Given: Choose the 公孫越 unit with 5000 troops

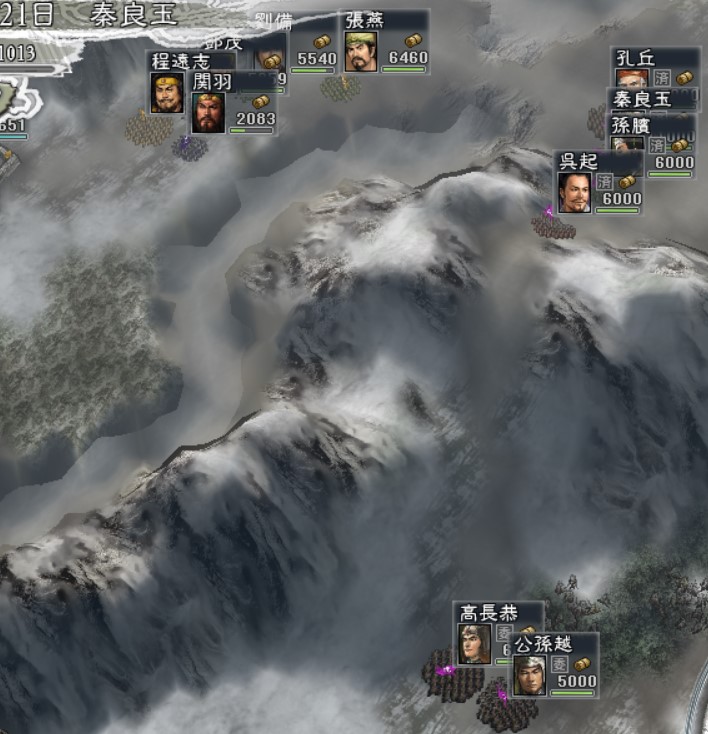Looking at the screenshot, I should point(554,664).
